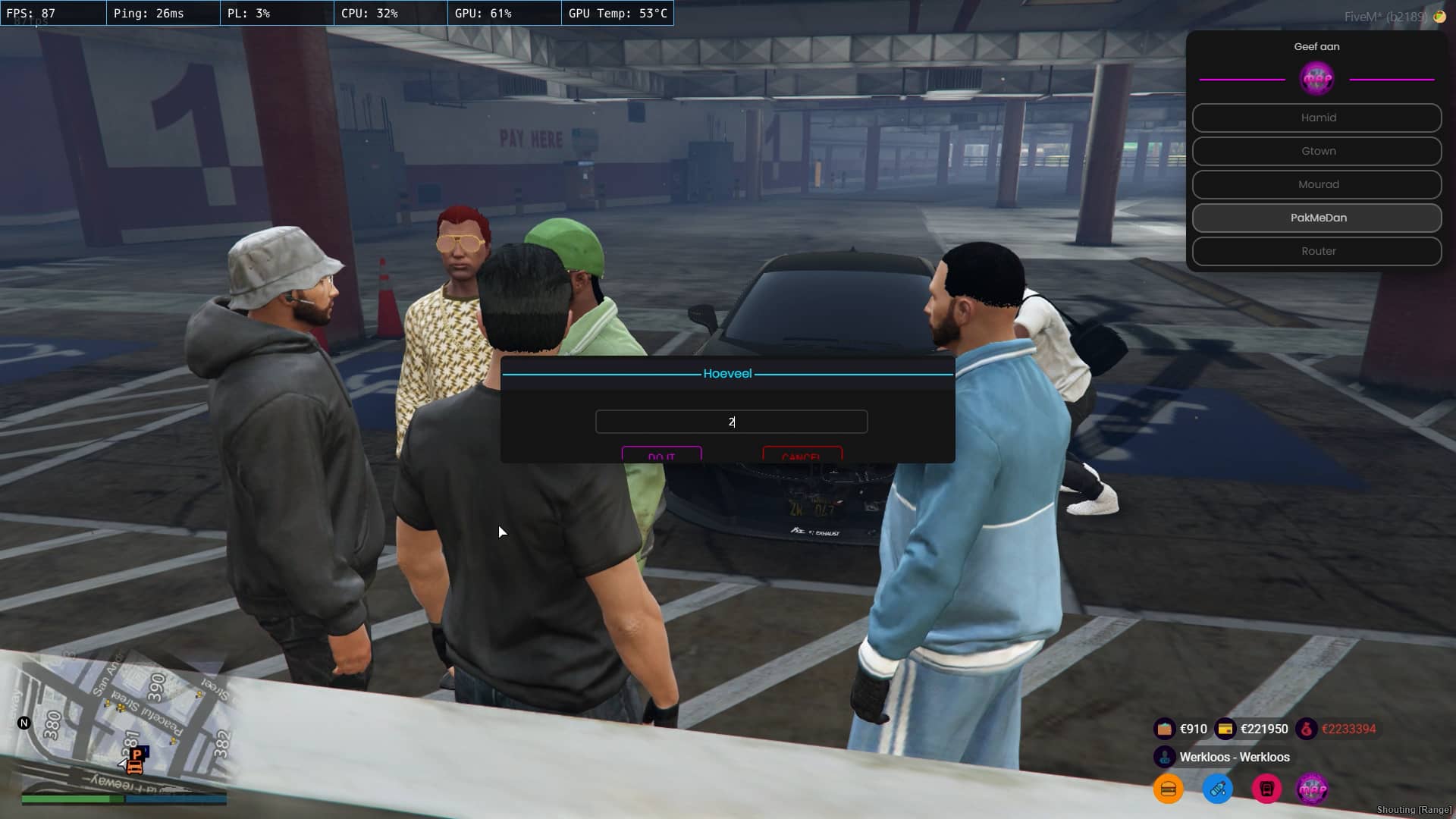Choose Router in the give menu
Viewport: 1456px width, 819px height.
click(x=1316, y=251)
